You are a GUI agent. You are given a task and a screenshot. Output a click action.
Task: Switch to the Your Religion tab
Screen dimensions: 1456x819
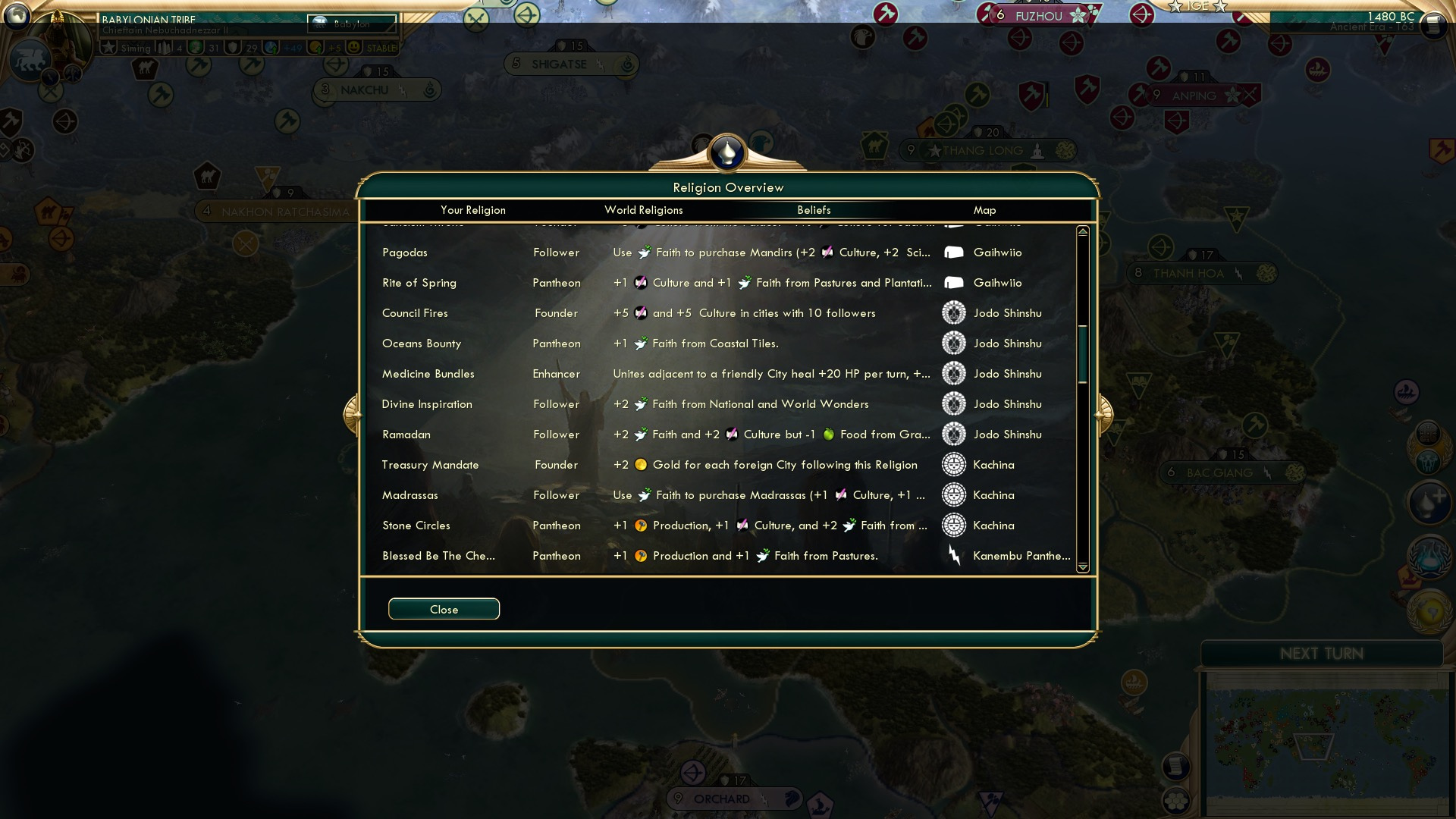coord(475,210)
